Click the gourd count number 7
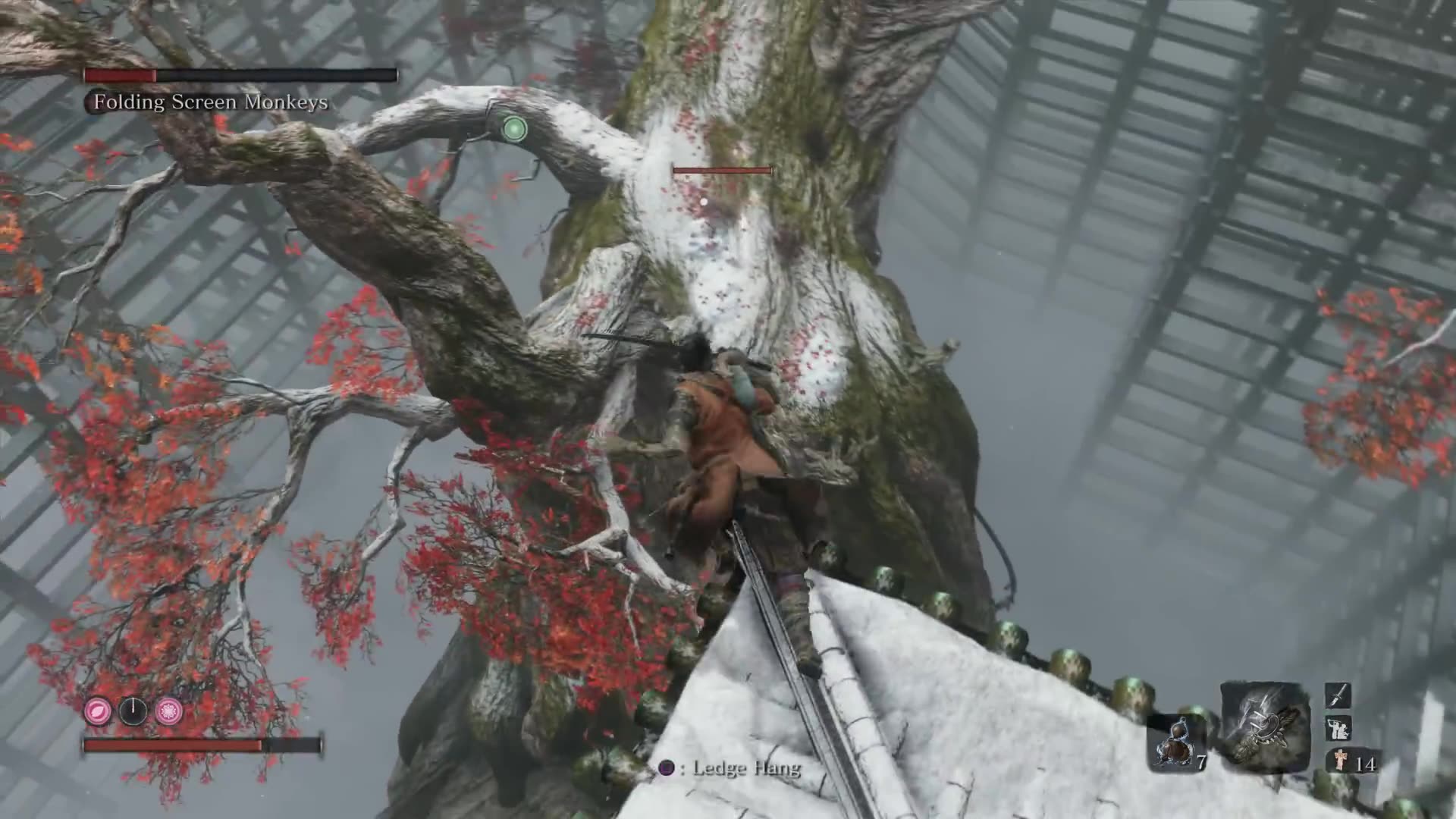The image size is (1456, 819). tap(1202, 762)
